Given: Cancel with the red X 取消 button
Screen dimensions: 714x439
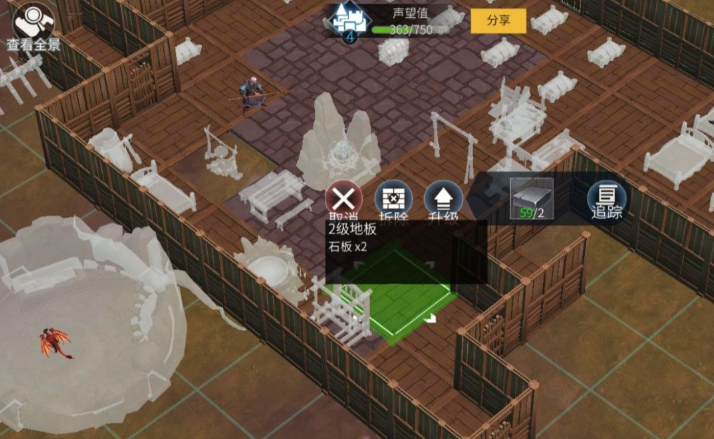Looking at the screenshot, I should tap(344, 199).
